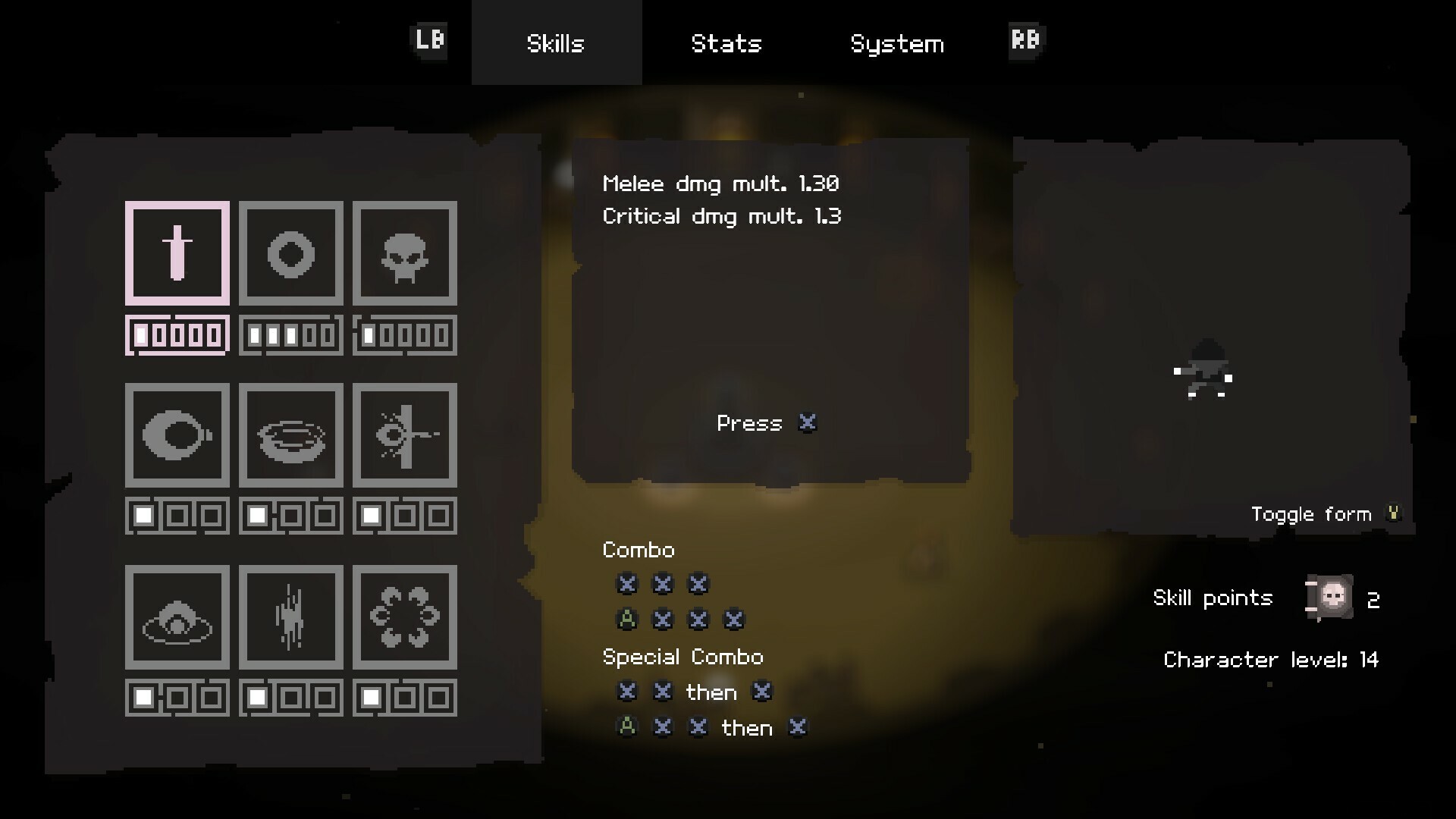Open the flying saucer skill

177,617
